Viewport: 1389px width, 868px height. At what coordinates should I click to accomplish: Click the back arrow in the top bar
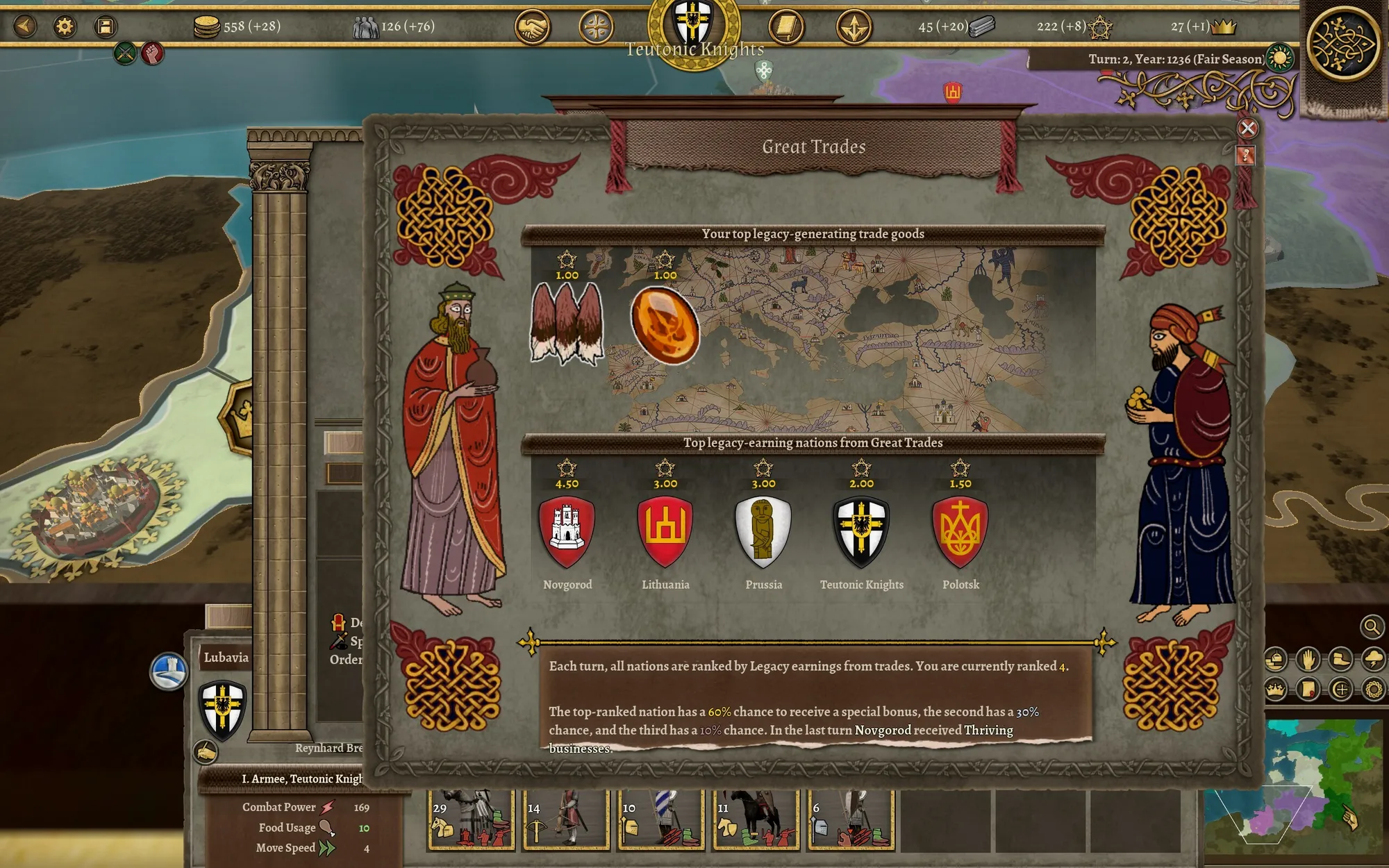click(26, 26)
